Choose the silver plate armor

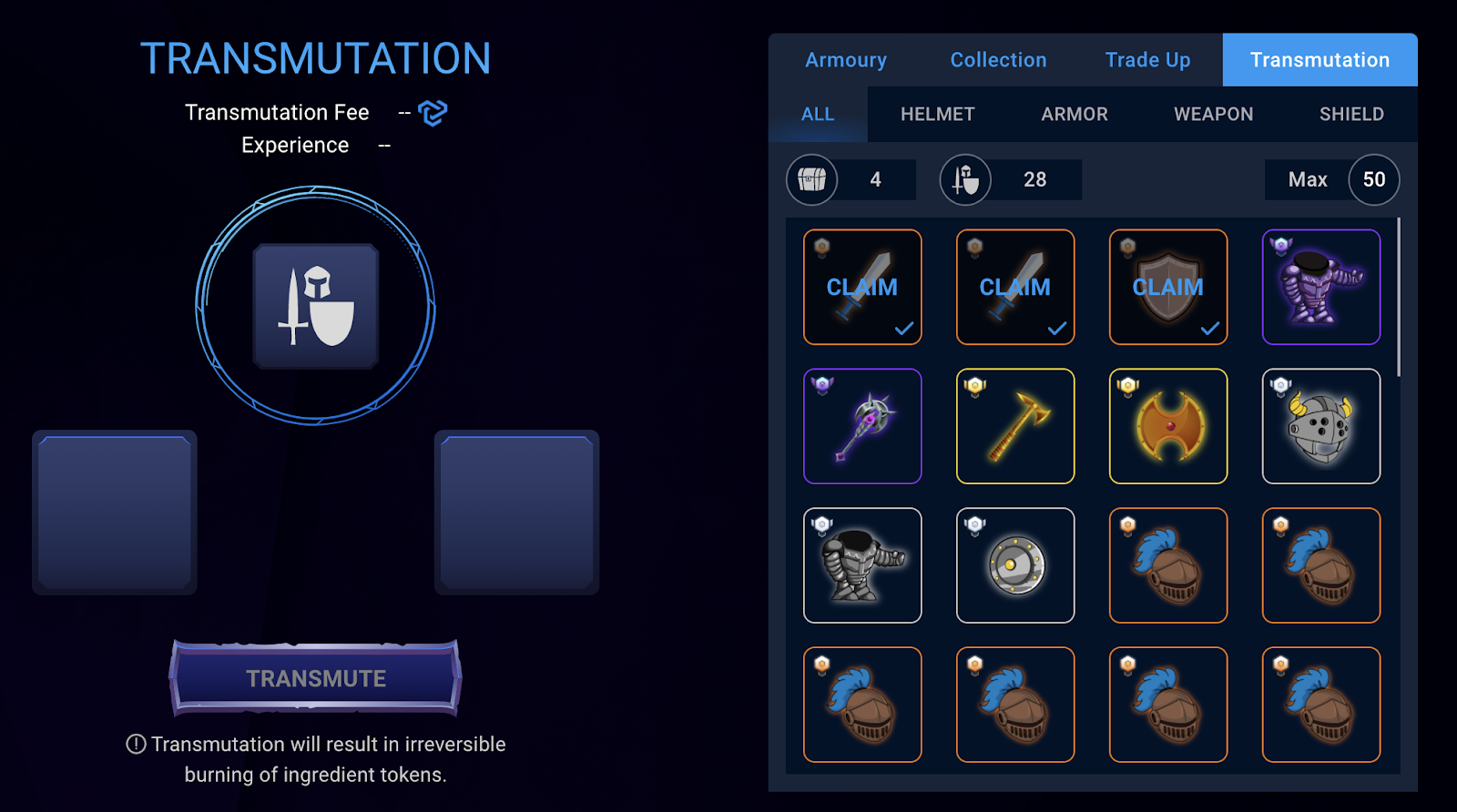862,565
